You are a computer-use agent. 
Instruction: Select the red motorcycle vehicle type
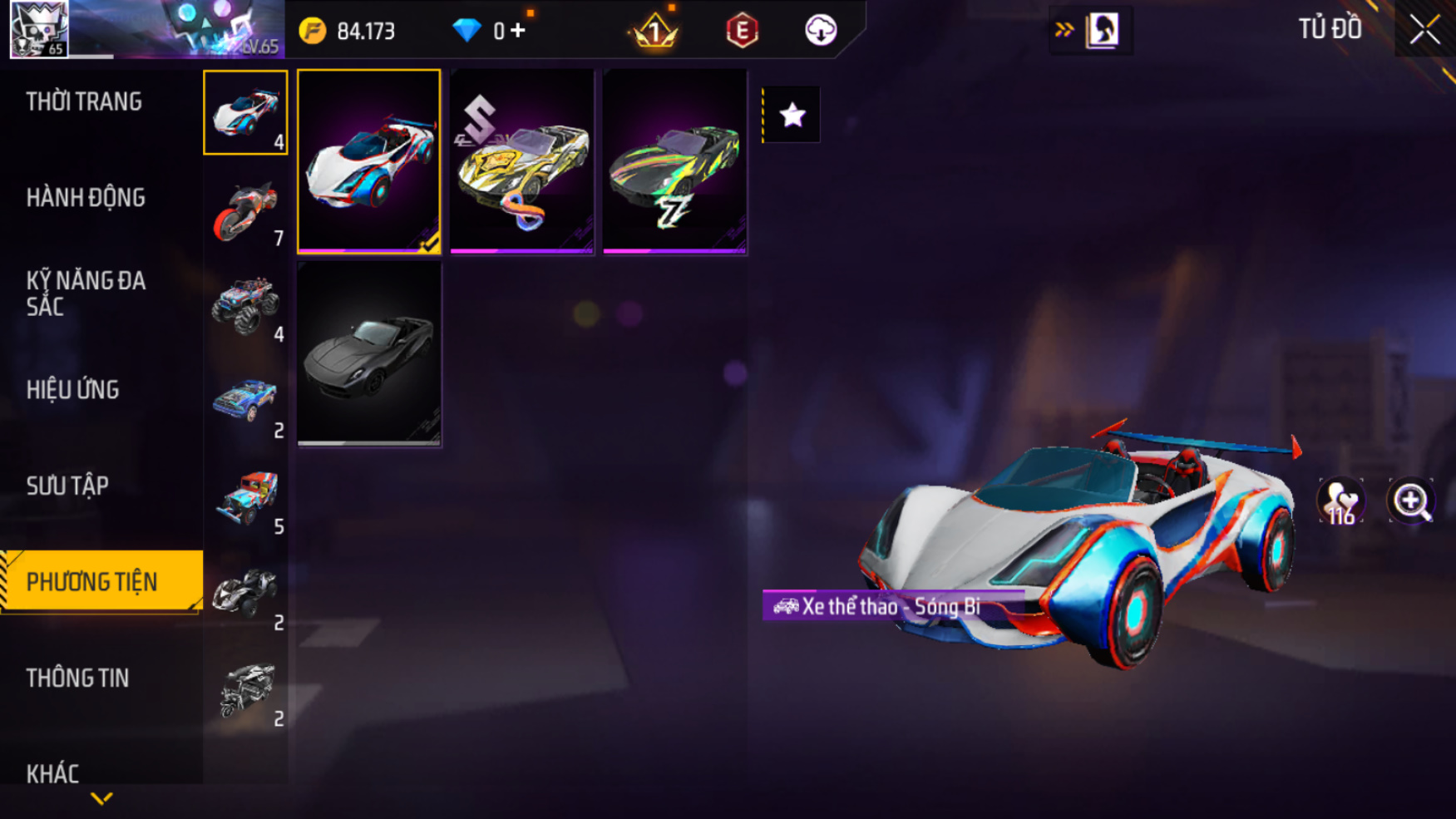click(245, 210)
